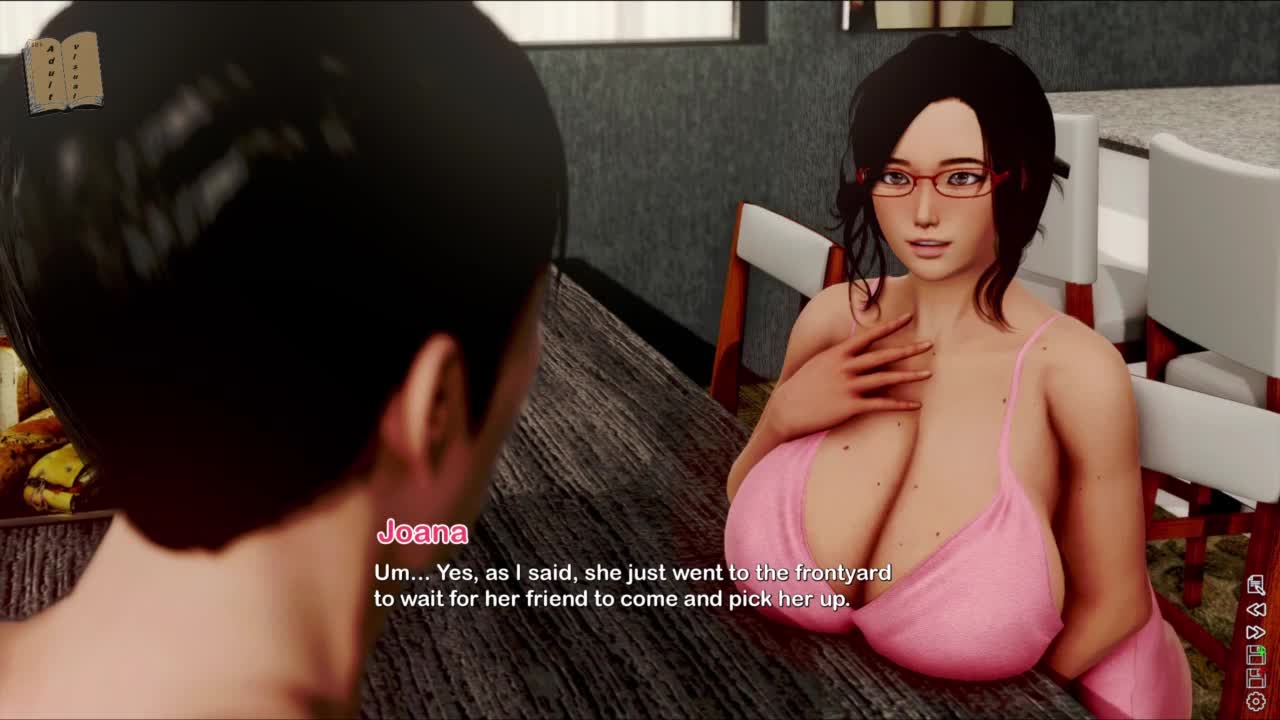This screenshot has height=720, width=1280.
Task: Skip ahead with the double right arrows
Action: [1256, 632]
